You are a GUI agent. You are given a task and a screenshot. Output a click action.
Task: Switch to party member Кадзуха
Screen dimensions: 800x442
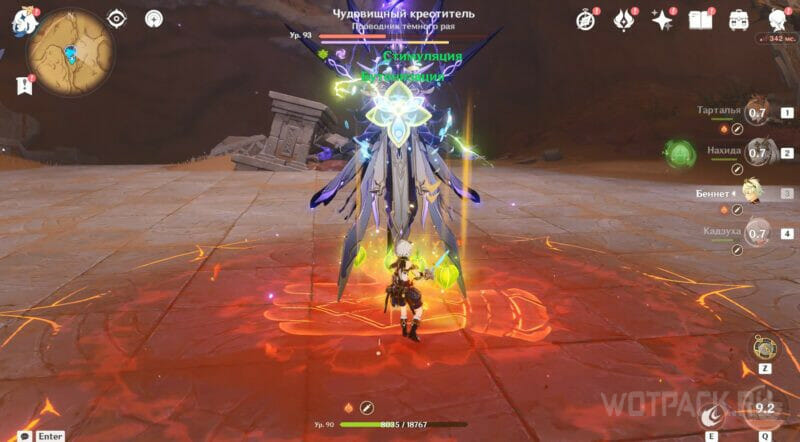(x=757, y=234)
